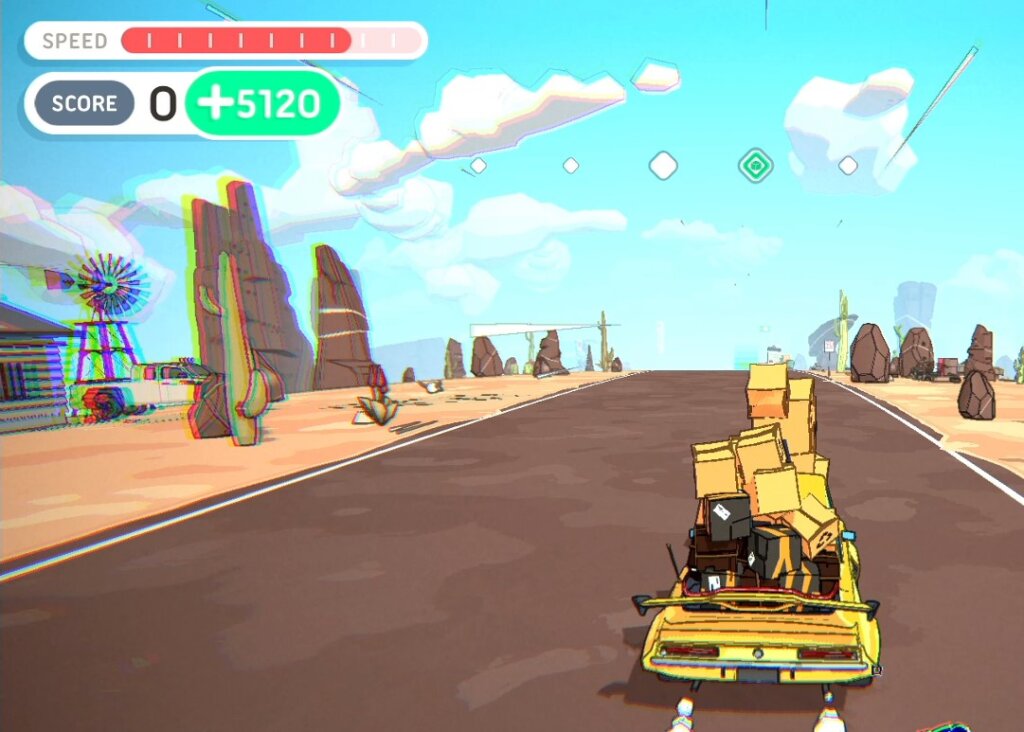1024x732 pixels.
Task: Click the large white diamond marker
Action: click(663, 165)
